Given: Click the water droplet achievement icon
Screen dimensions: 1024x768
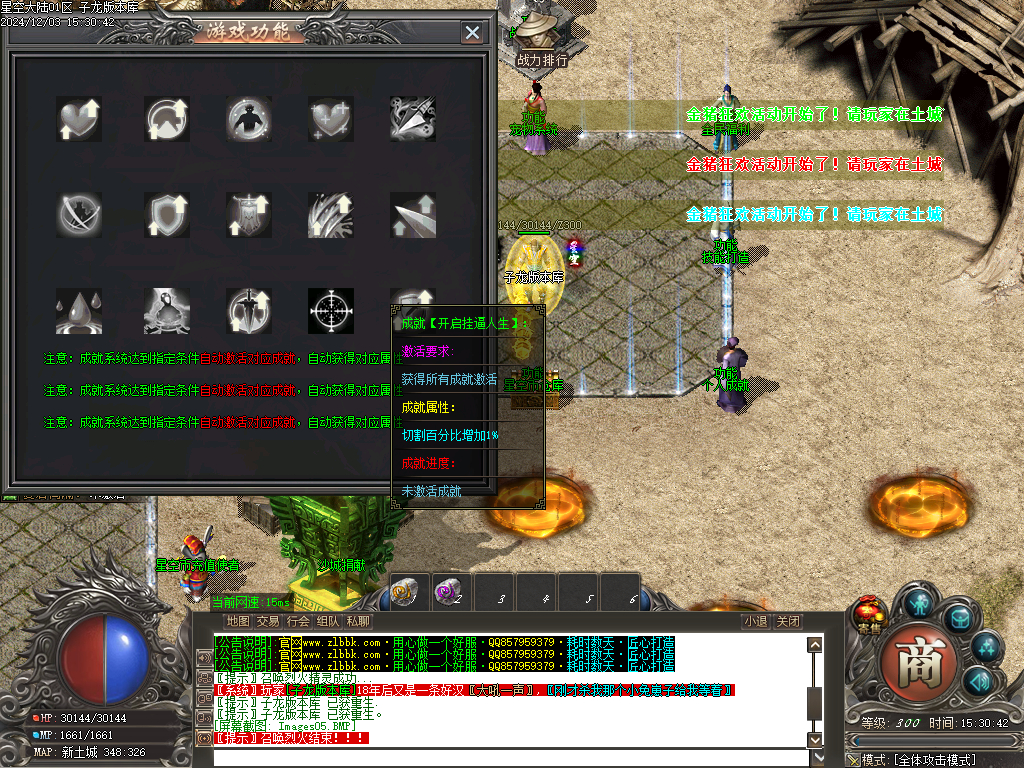Looking at the screenshot, I should [78, 310].
